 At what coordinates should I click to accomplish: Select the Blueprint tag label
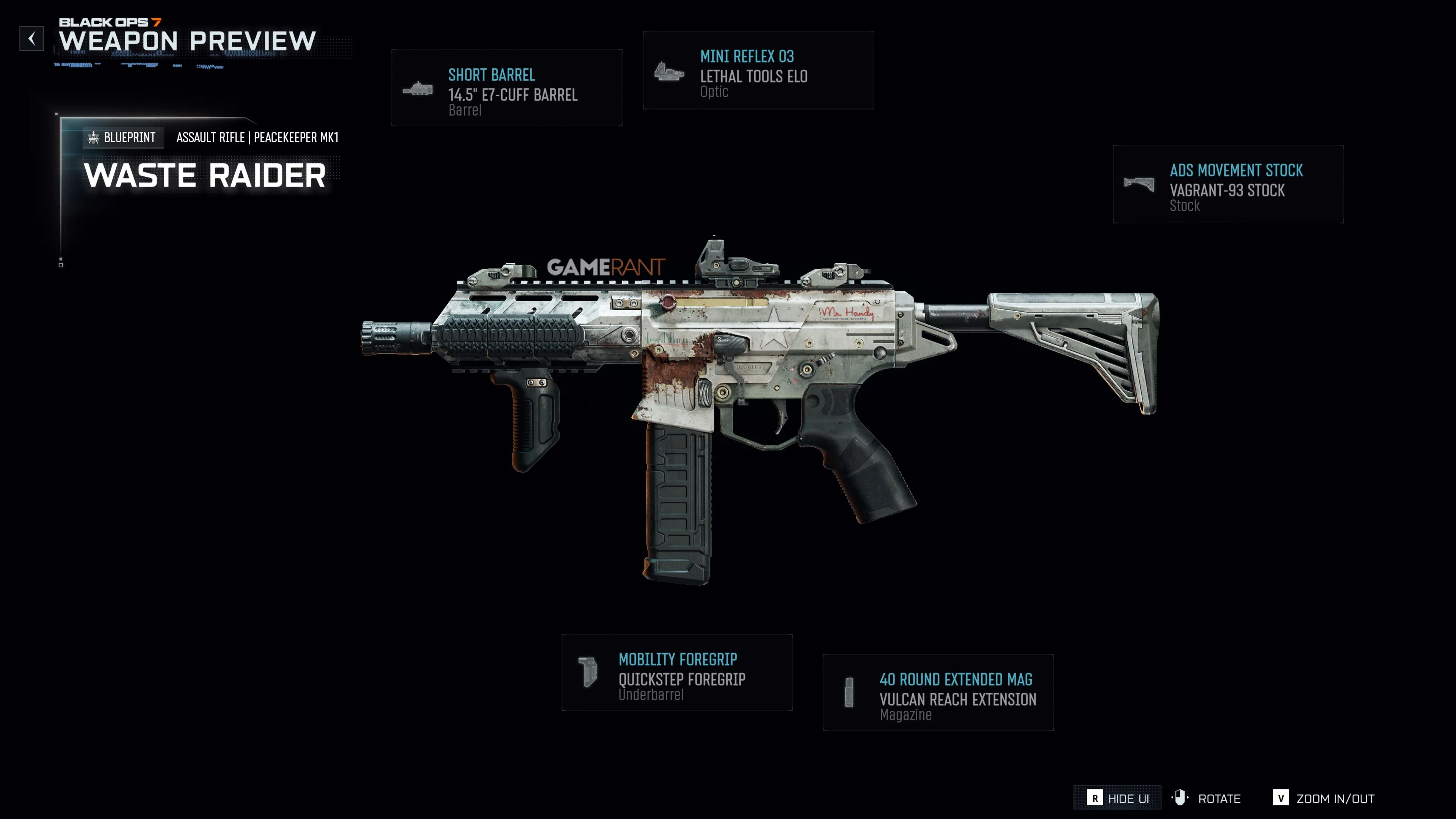[x=122, y=137]
